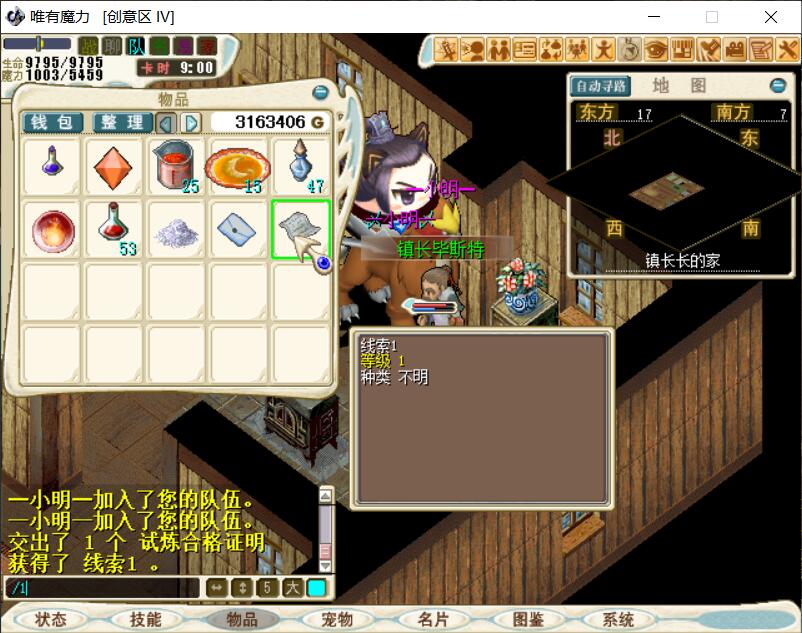The height and width of the screenshot is (633, 802).
Task: Open the 状态 status tab
Action: point(51,620)
